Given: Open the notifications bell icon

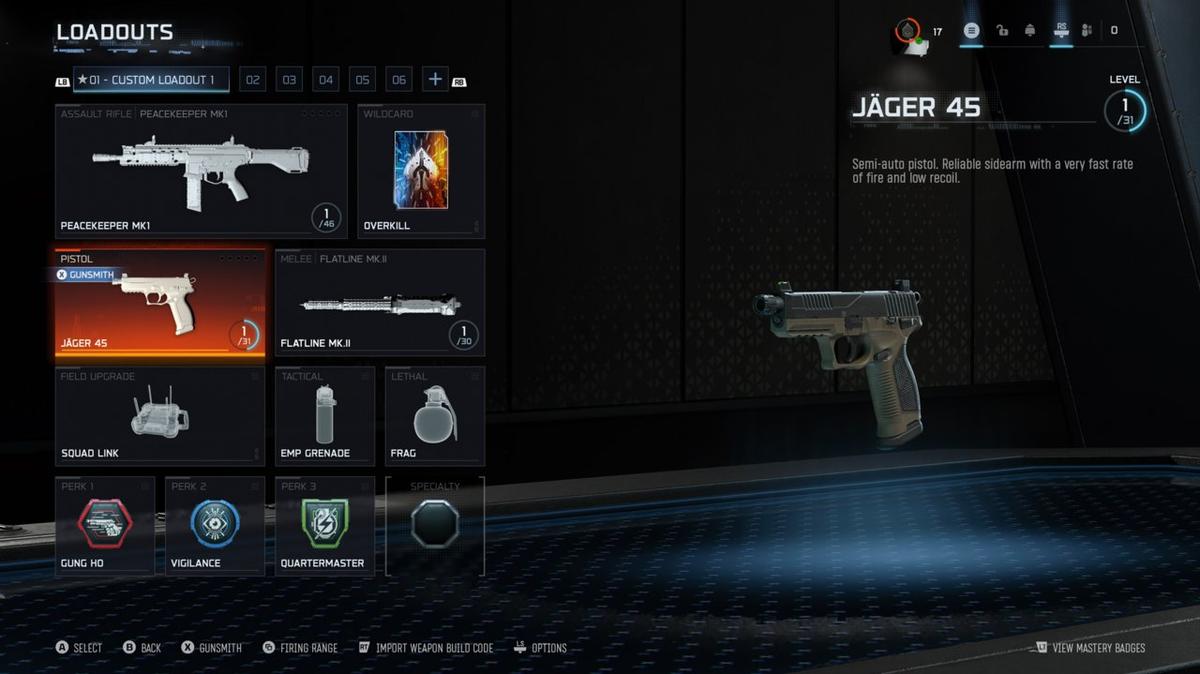Looking at the screenshot, I should 1030,31.
